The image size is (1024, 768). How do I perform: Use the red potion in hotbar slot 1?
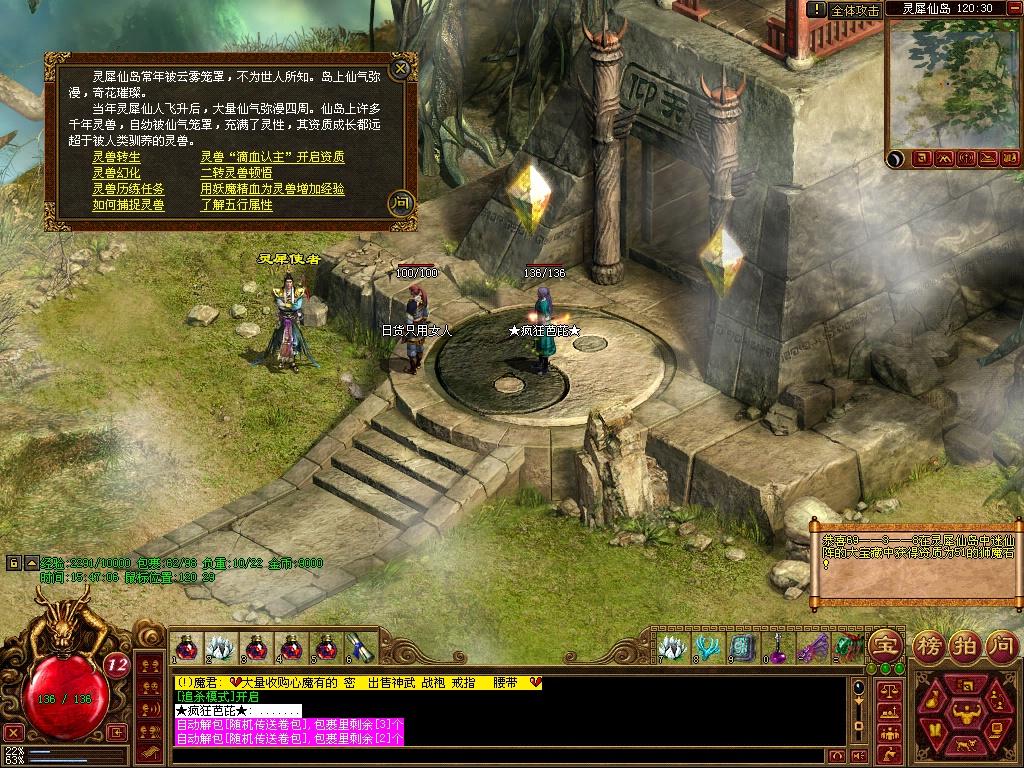pos(185,647)
